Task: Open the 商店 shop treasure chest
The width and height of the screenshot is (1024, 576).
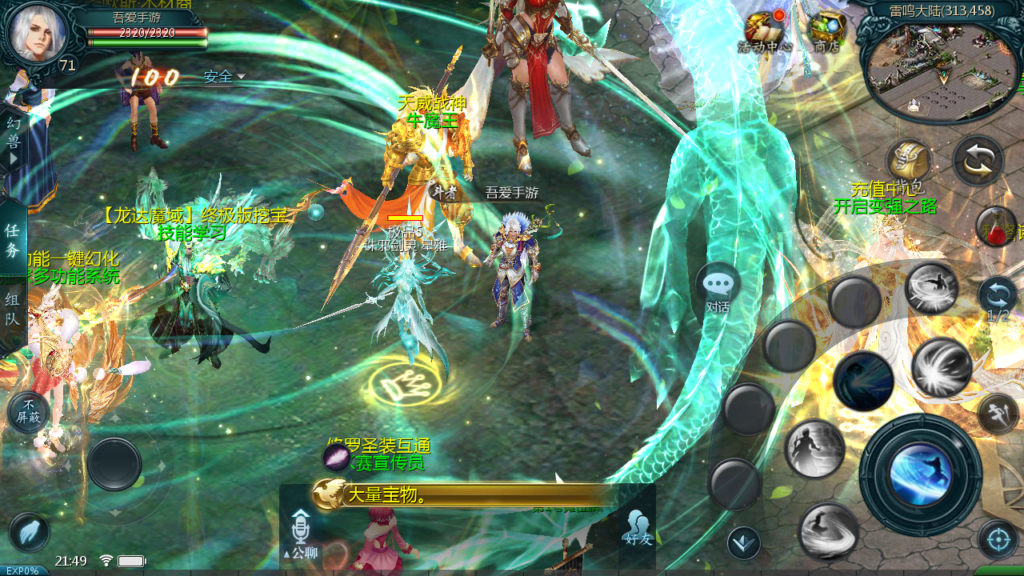Action: tap(827, 27)
